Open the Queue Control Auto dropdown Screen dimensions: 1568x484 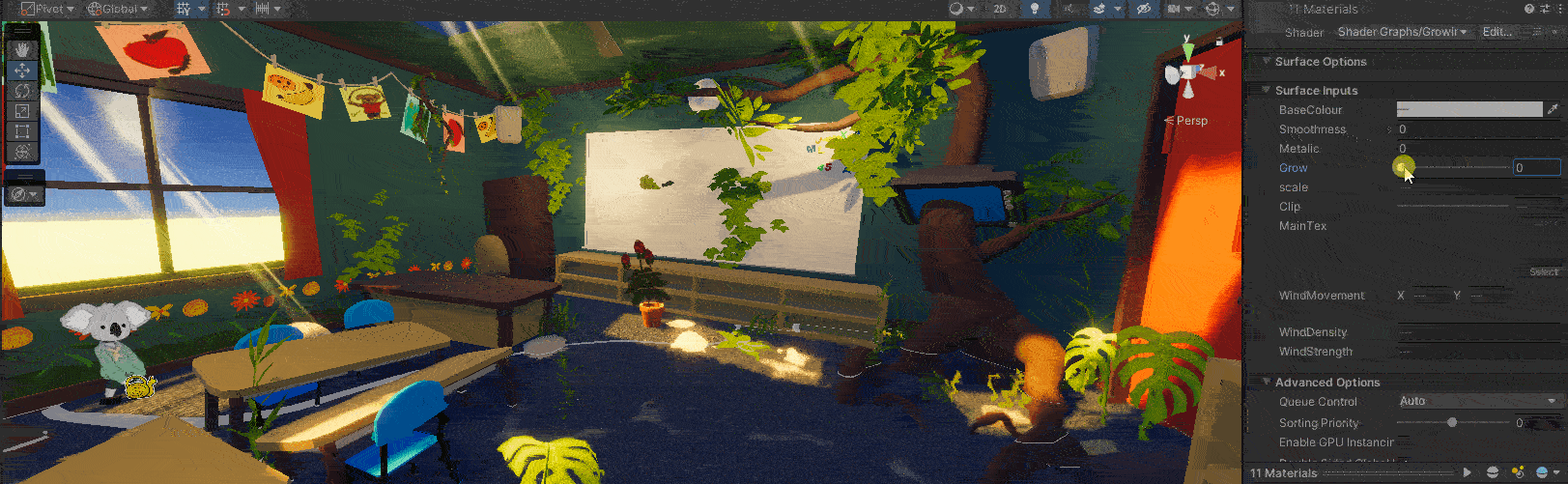pyautogui.click(x=1477, y=401)
